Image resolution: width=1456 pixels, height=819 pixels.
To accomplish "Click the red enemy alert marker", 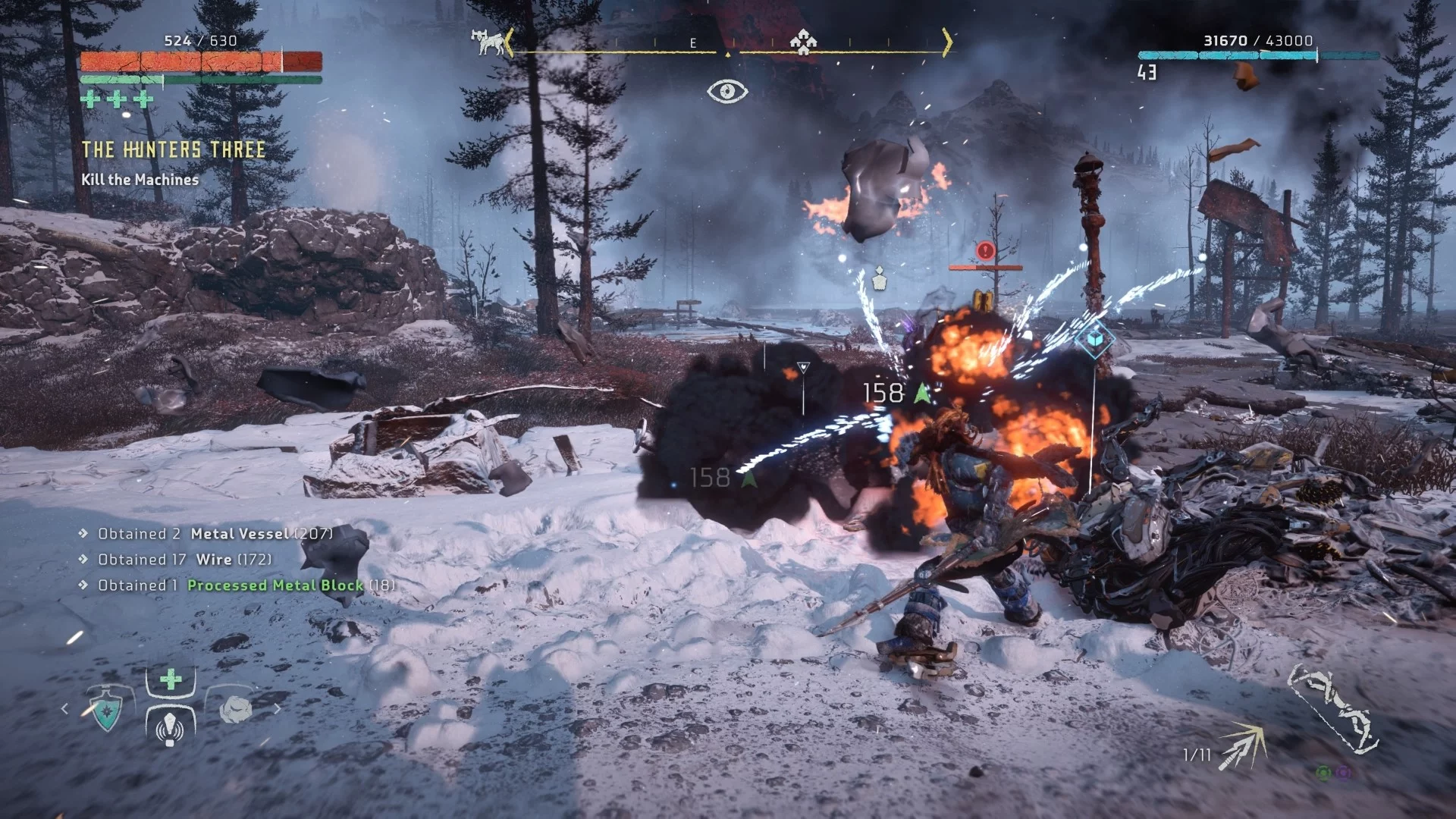I will coord(985,250).
